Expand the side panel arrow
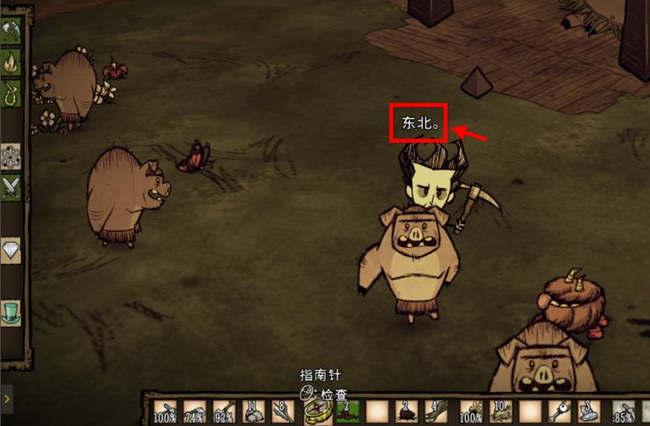The height and width of the screenshot is (426, 650). pos(7,398)
